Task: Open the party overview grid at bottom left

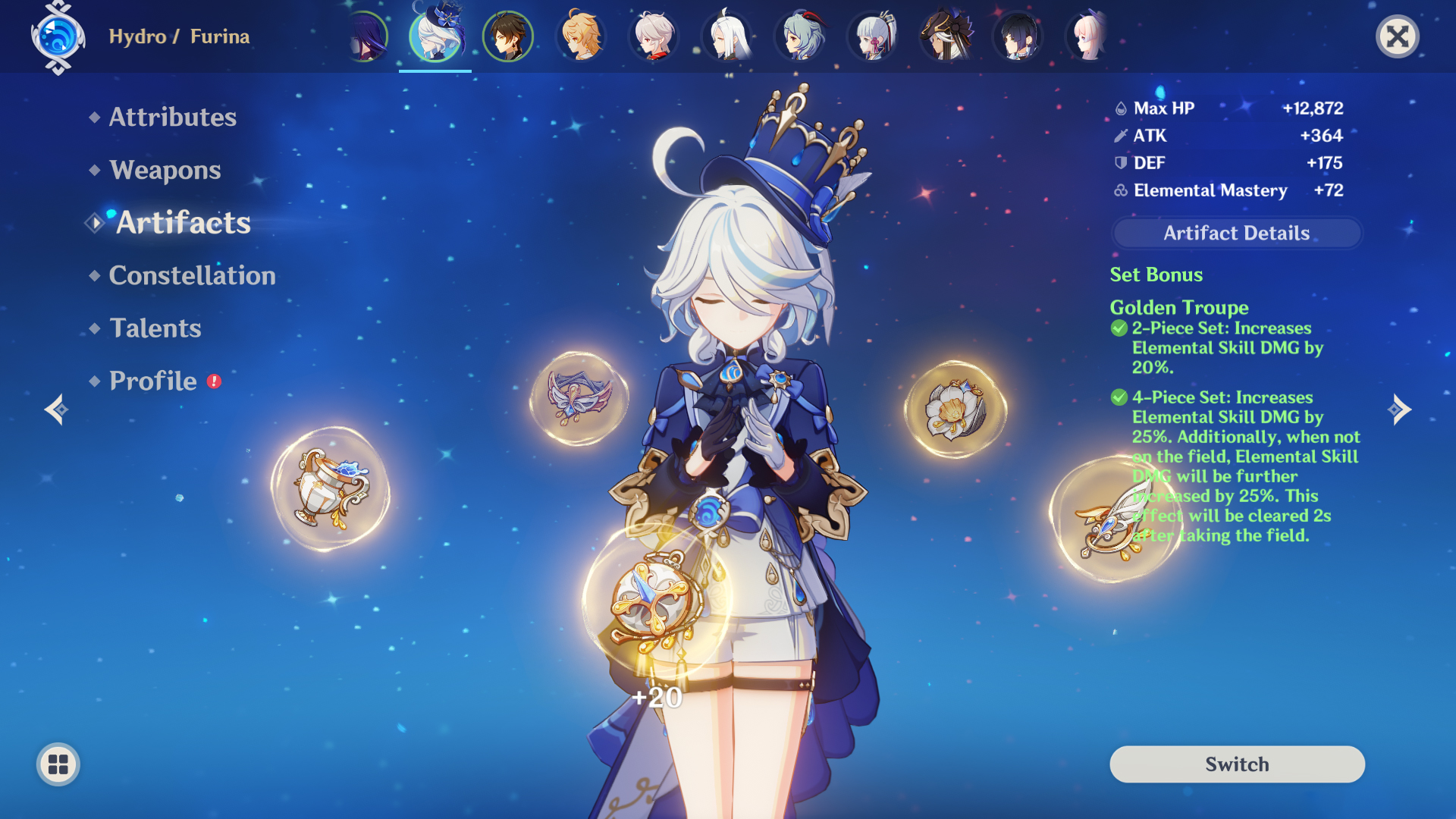Action: coord(58,764)
